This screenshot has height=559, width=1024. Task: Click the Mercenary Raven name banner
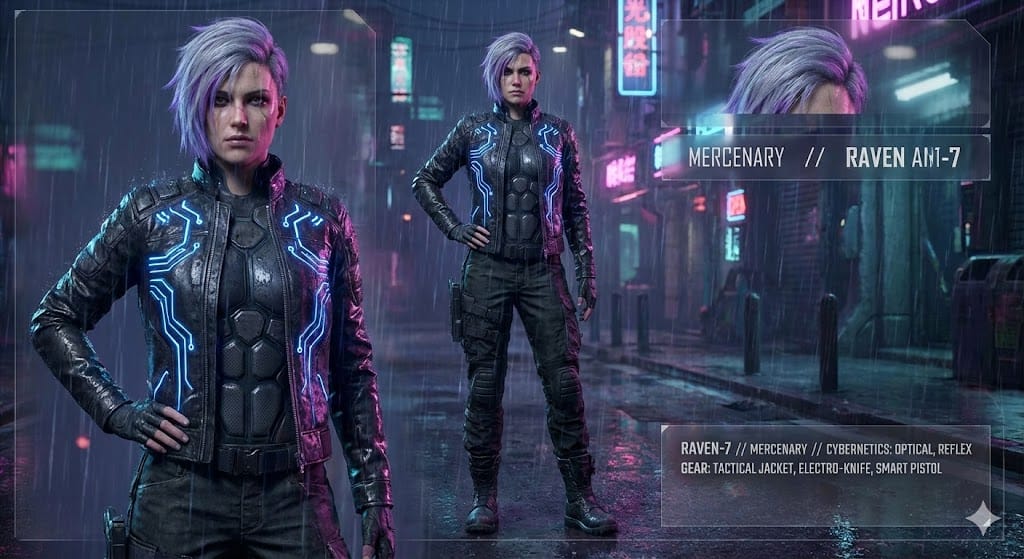pos(824,158)
